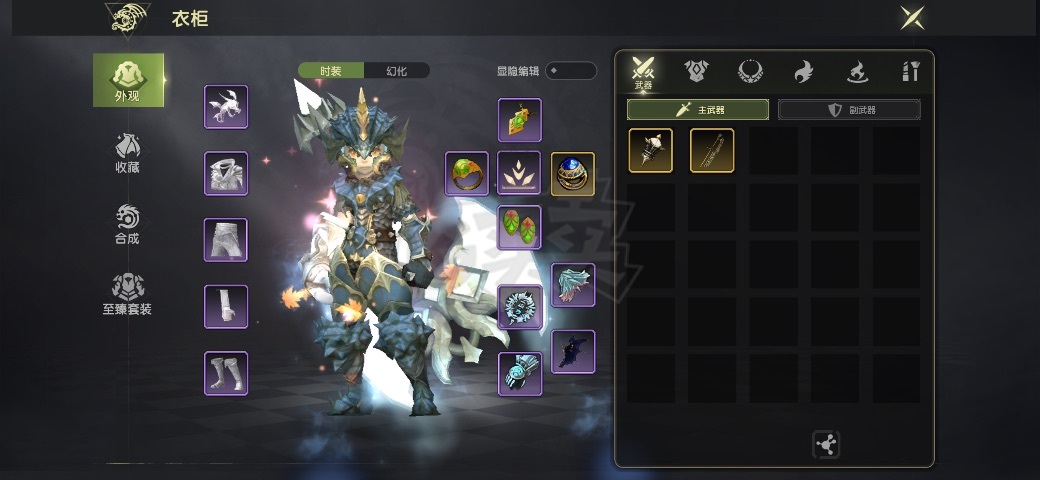The height and width of the screenshot is (480, 1040).
Task: Switch to the 幻化 transmog tab
Action: 396,71
